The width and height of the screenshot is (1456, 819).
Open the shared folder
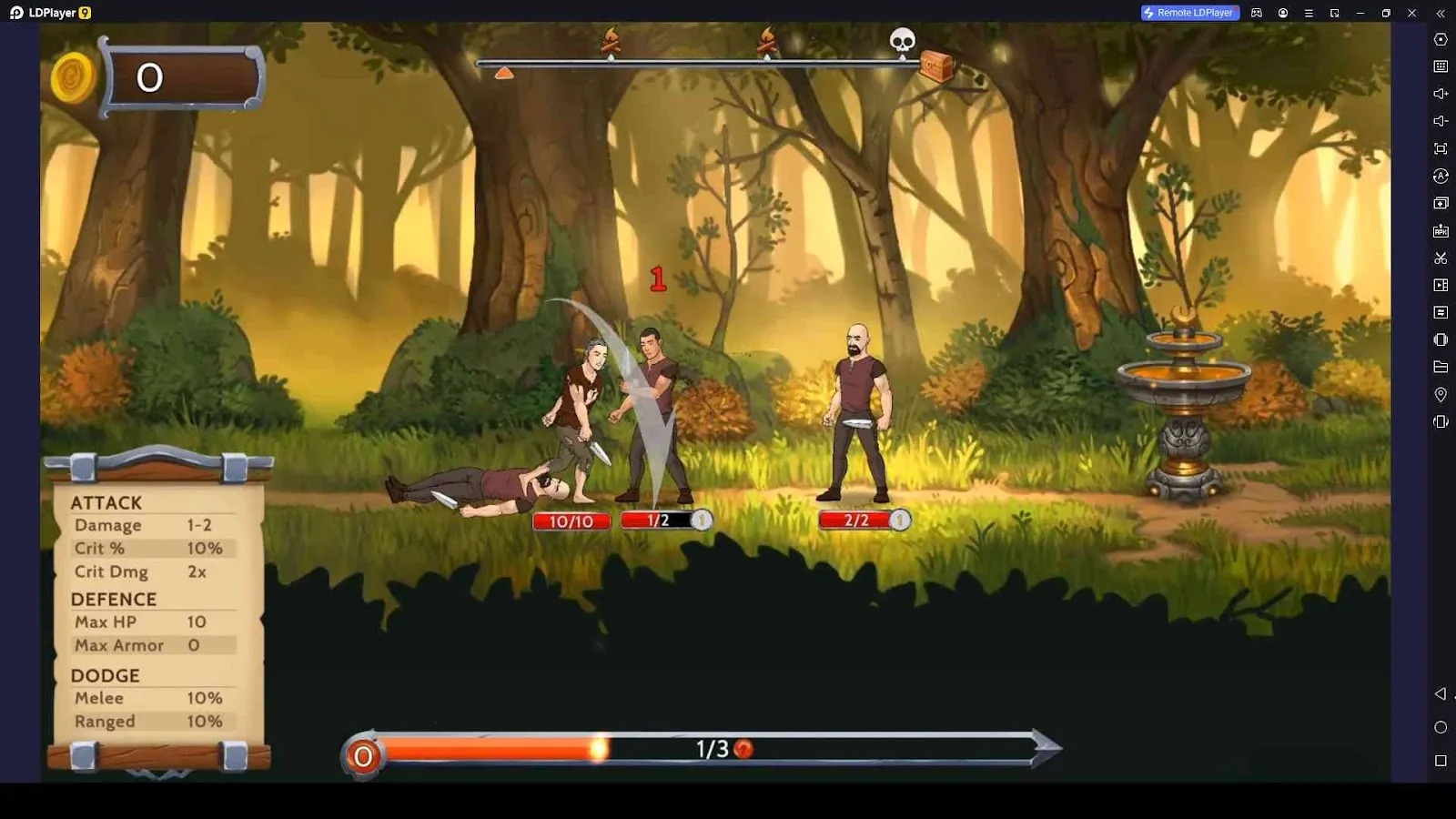tap(1441, 367)
